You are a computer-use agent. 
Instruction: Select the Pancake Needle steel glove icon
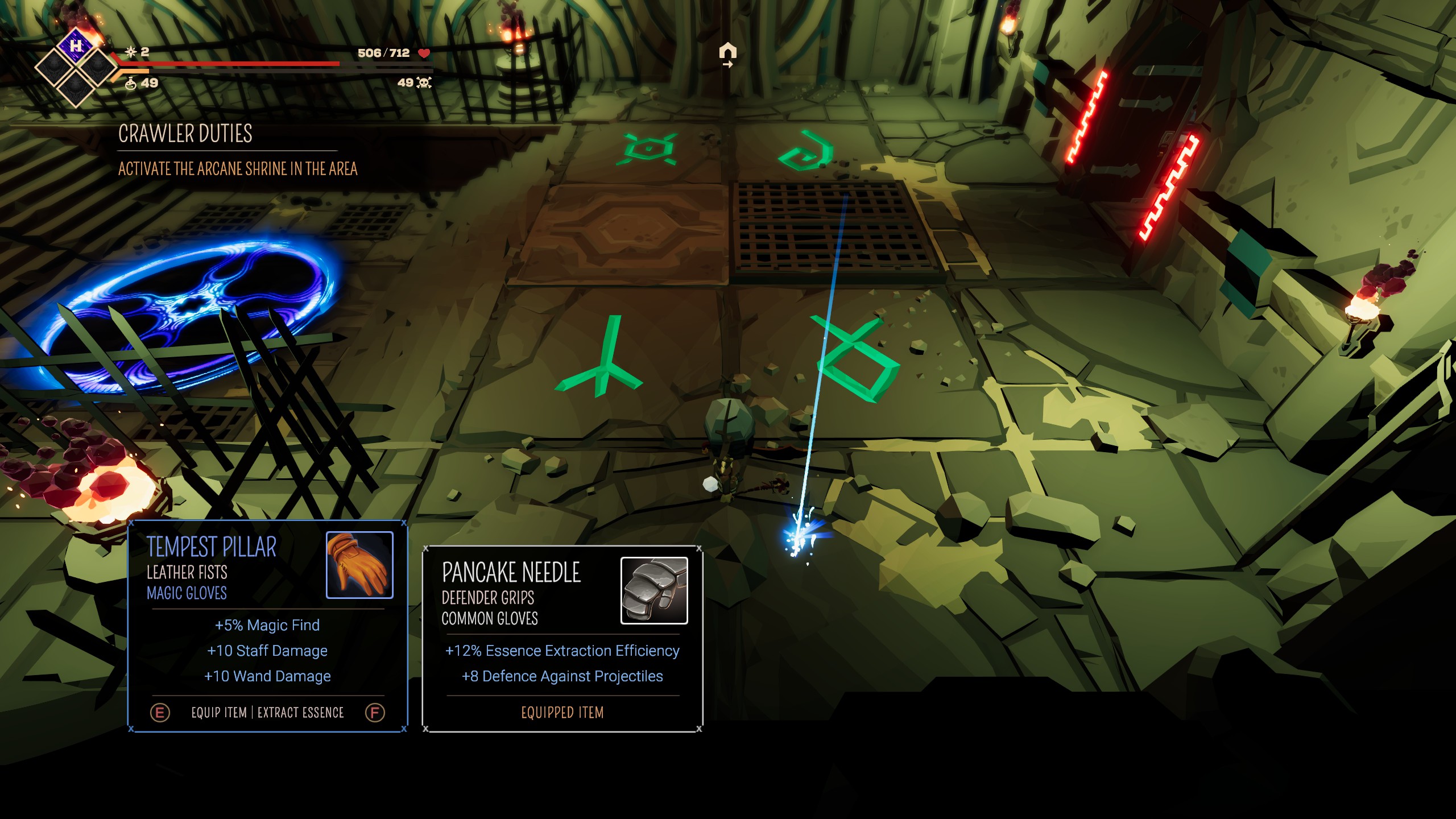tap(653, 590)
